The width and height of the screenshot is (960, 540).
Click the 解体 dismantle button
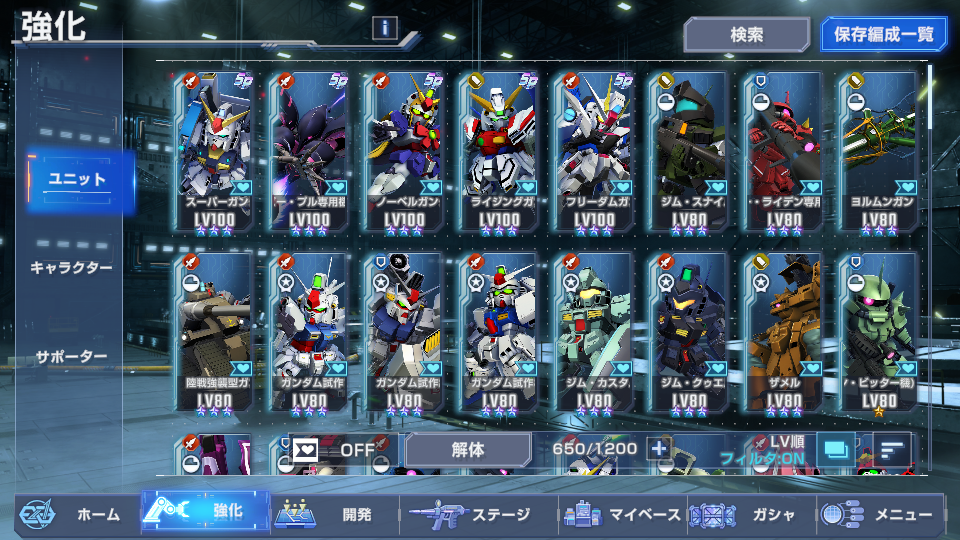468,450
